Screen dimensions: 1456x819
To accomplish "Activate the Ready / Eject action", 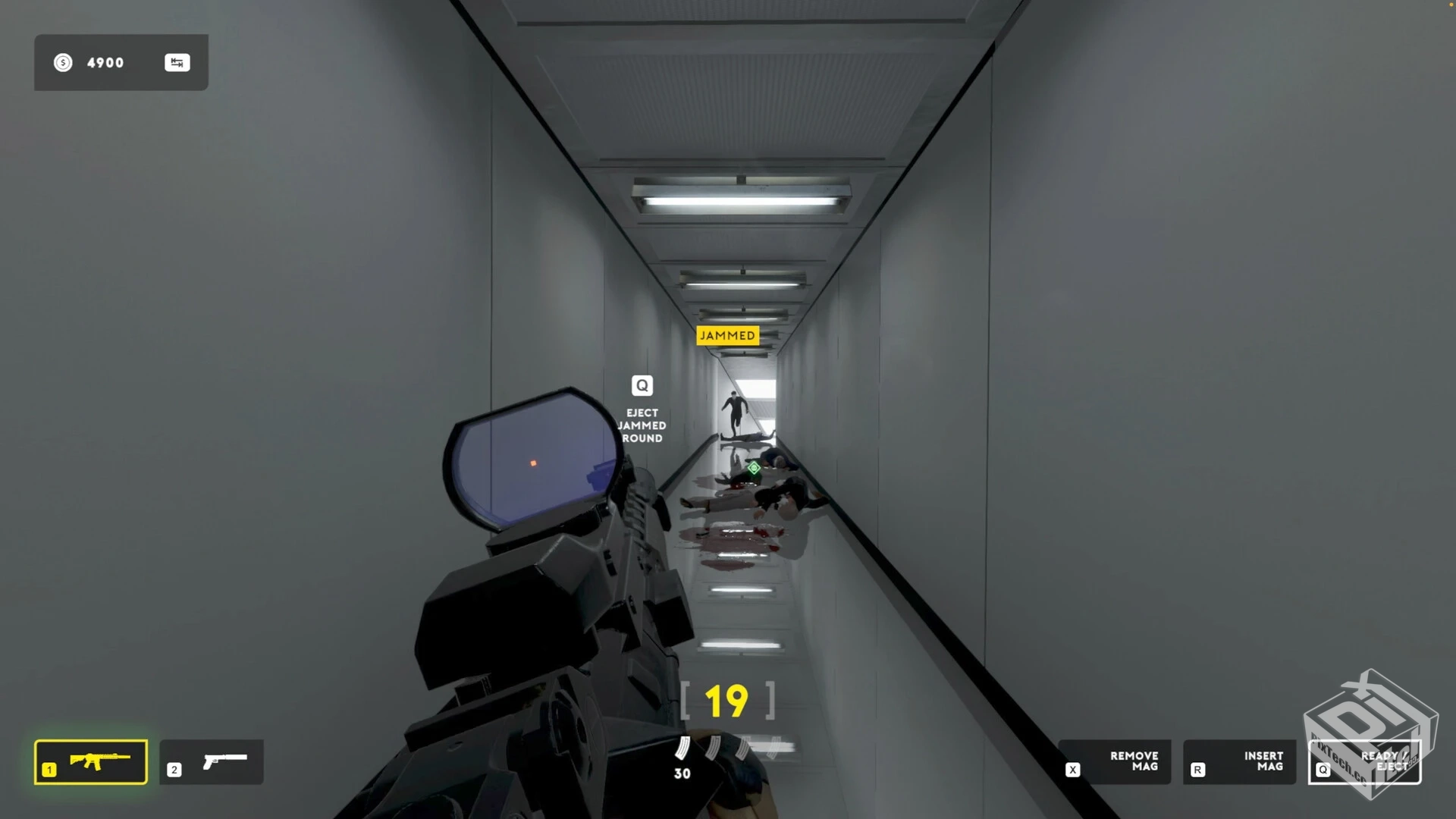I will 1364,761.
